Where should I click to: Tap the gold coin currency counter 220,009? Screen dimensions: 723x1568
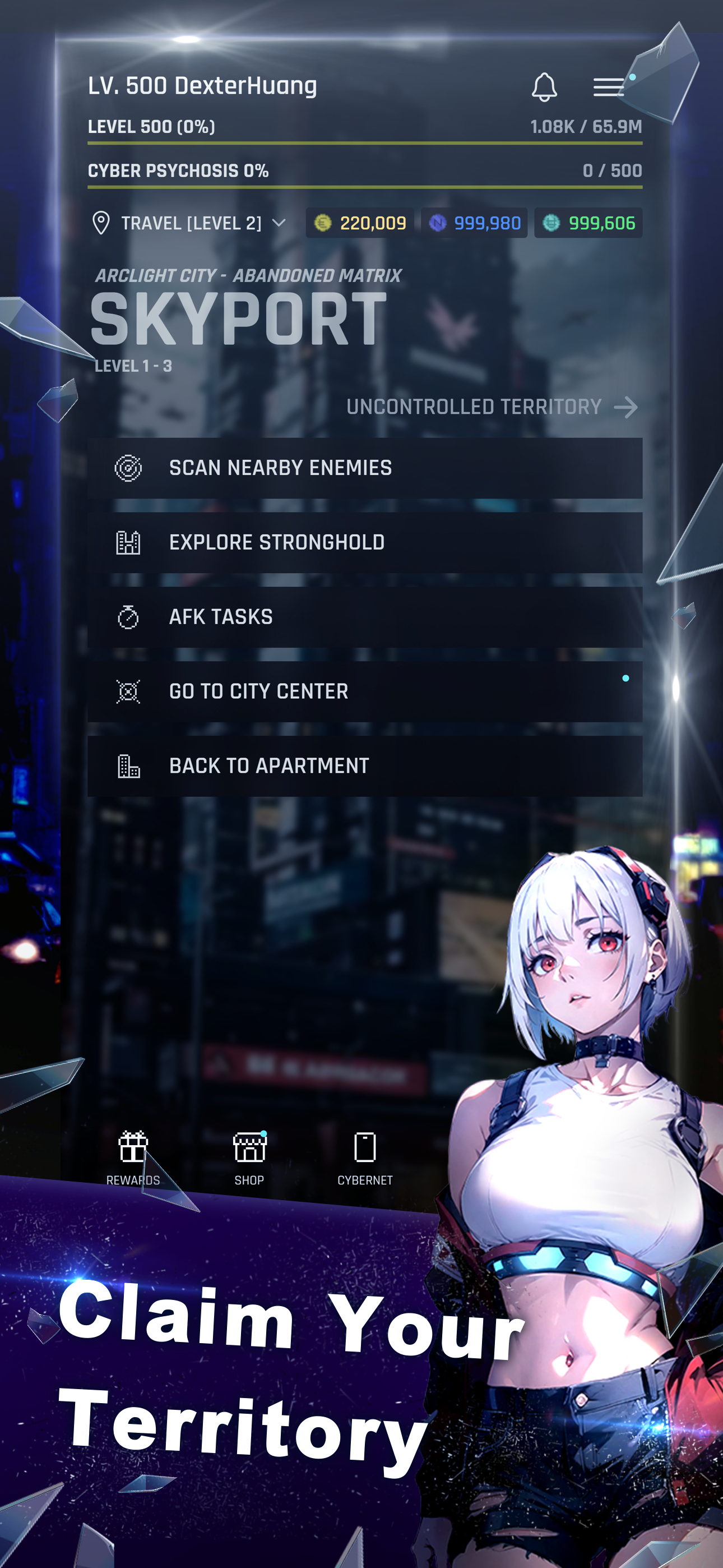pyautogui.click(x=359, y=223)
